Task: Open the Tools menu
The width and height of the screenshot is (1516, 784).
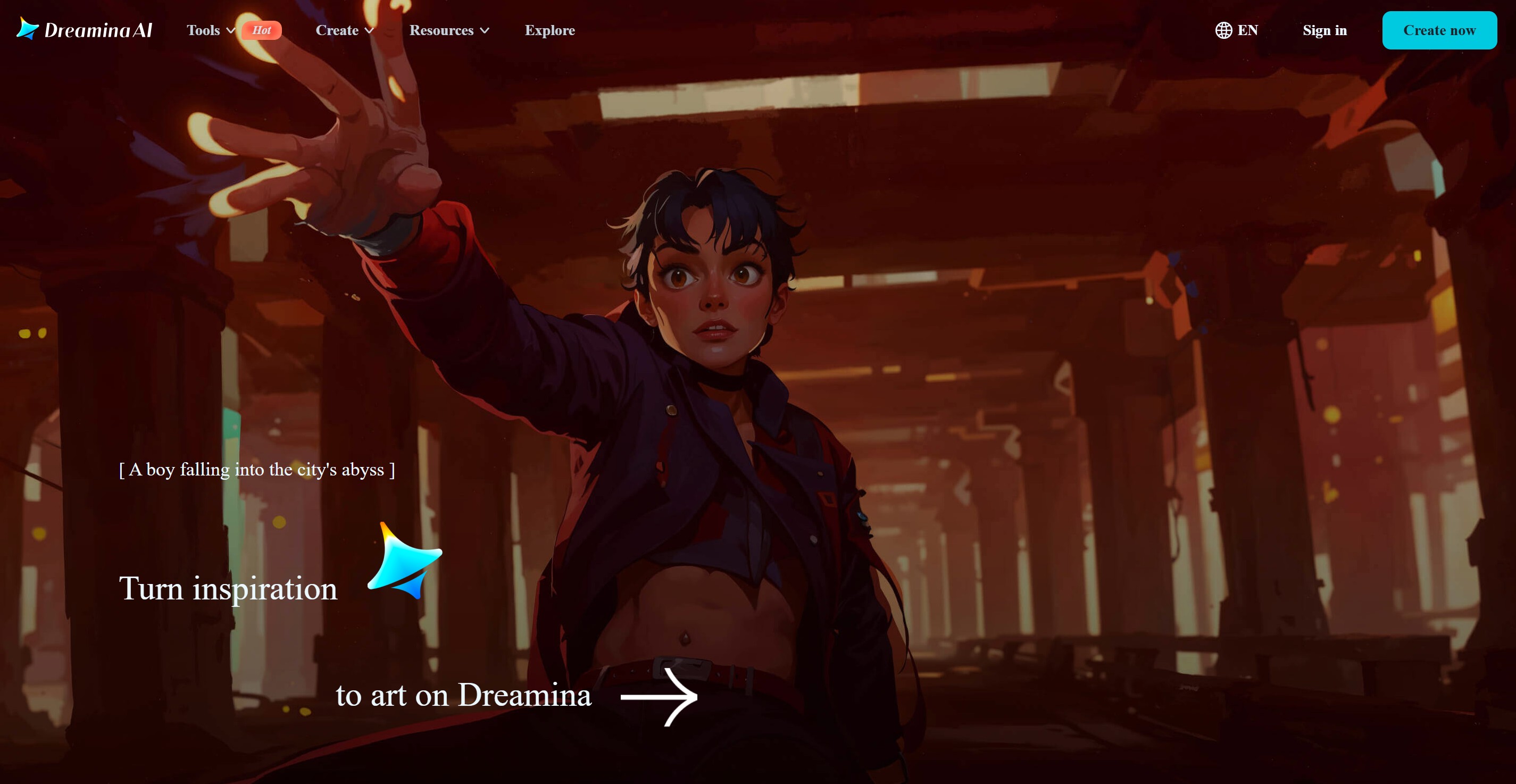Action: click(x=203, y=30)
